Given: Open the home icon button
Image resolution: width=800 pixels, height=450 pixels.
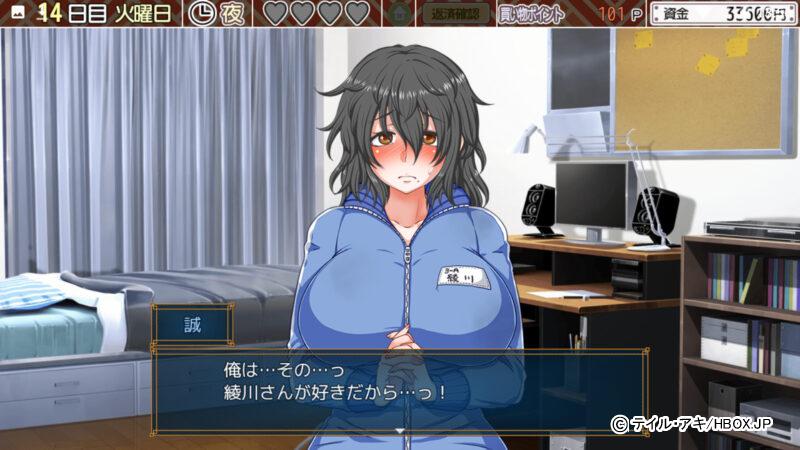Looking at the screenshot, I should pos(400,14).
